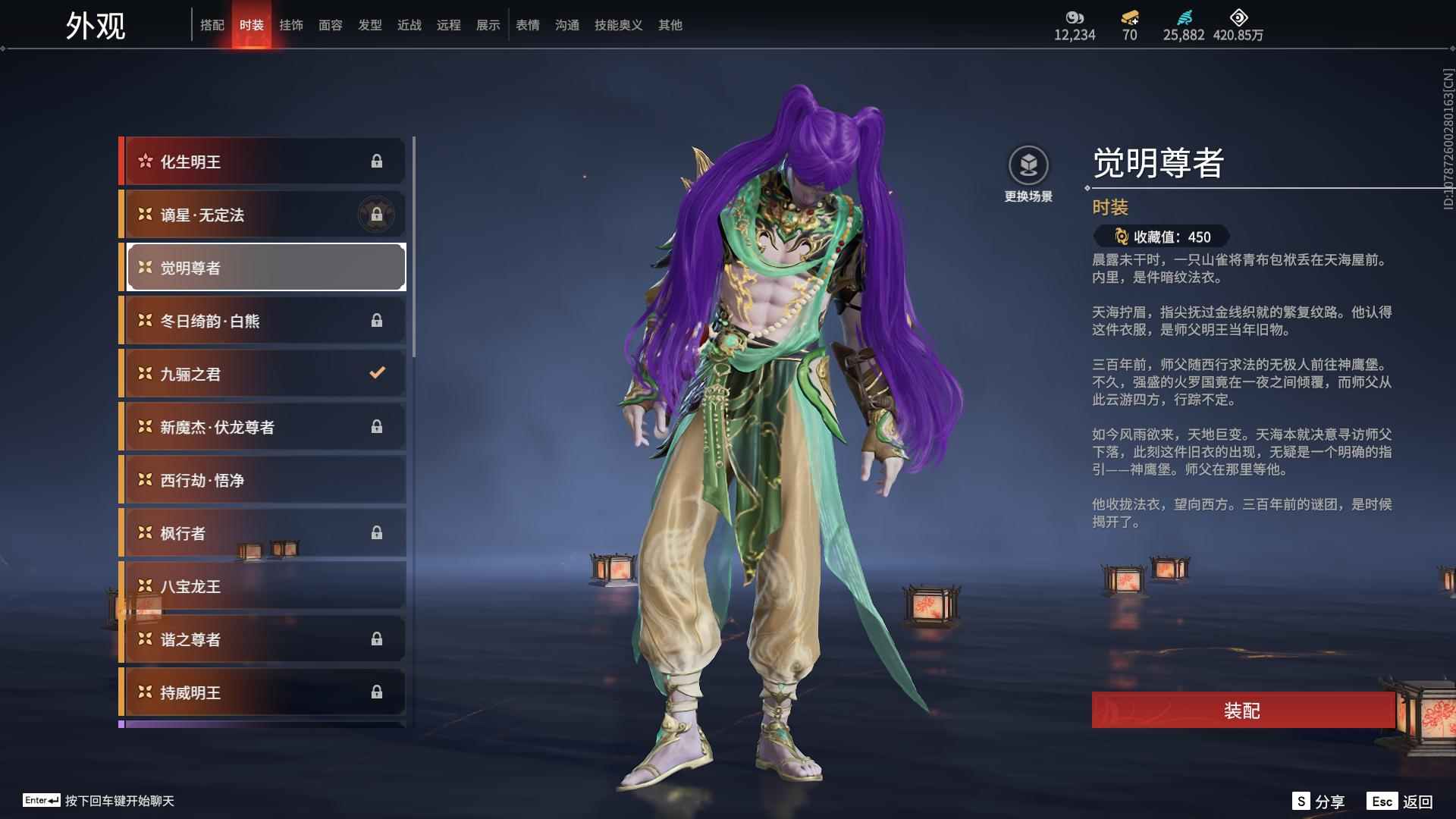Open the 发型 hairstyle tab

pos(370,25)
